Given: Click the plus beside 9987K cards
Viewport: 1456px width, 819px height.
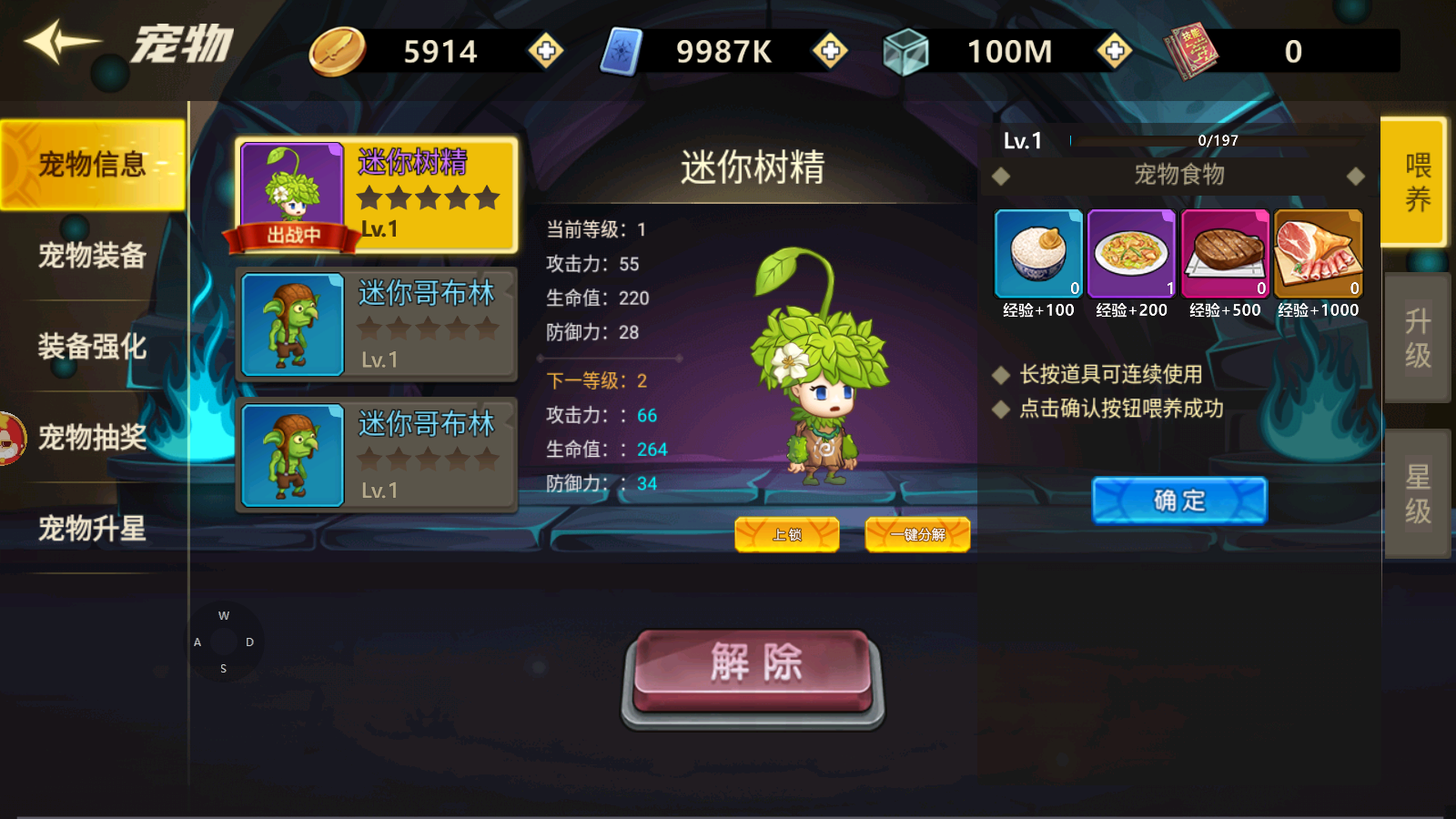Looking at the screenshot, I should pos(830,52).
